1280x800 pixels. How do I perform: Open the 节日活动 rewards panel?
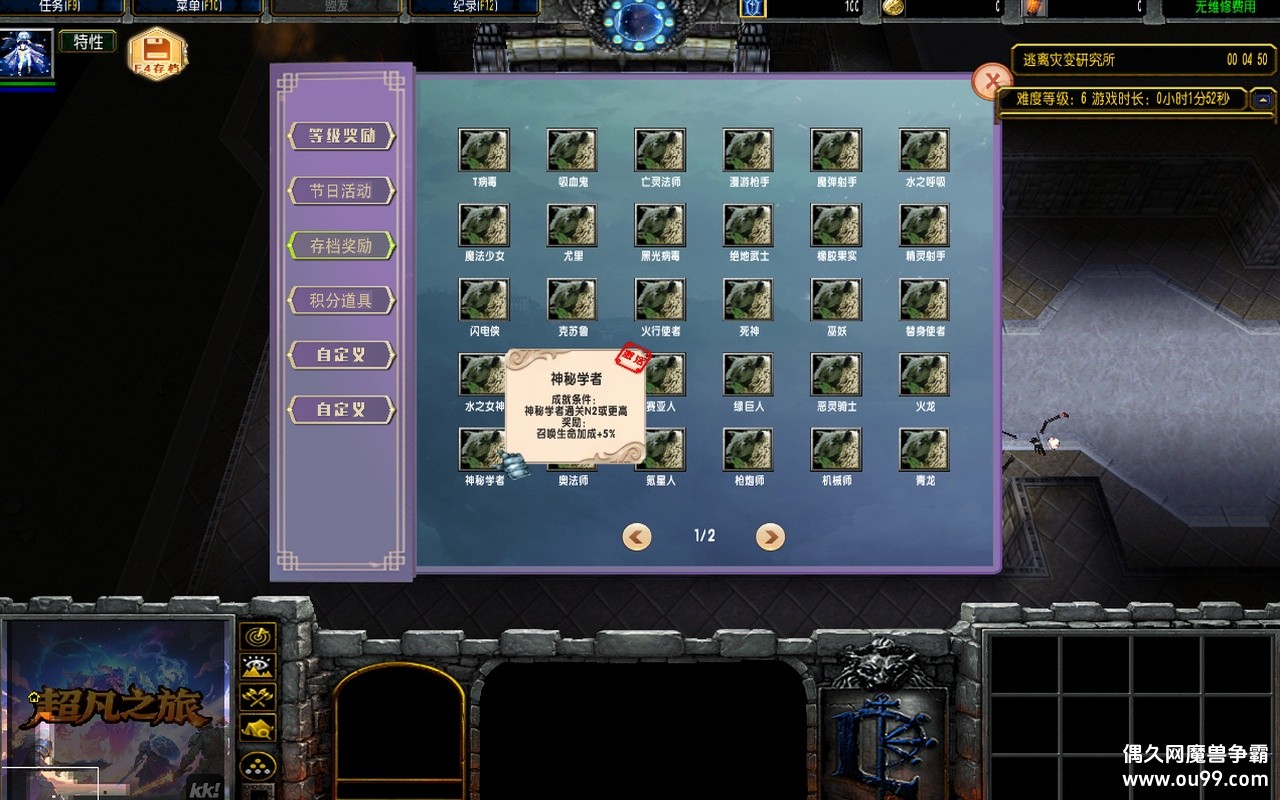coord(341,191)
